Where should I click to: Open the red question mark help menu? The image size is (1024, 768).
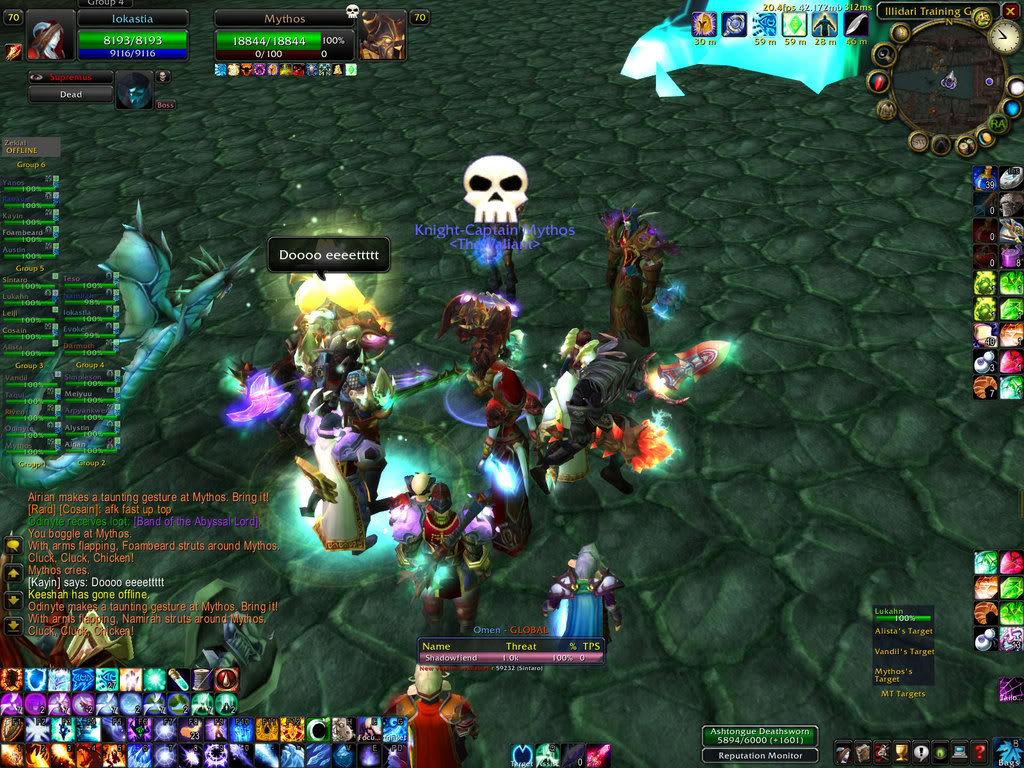(980, 753)
